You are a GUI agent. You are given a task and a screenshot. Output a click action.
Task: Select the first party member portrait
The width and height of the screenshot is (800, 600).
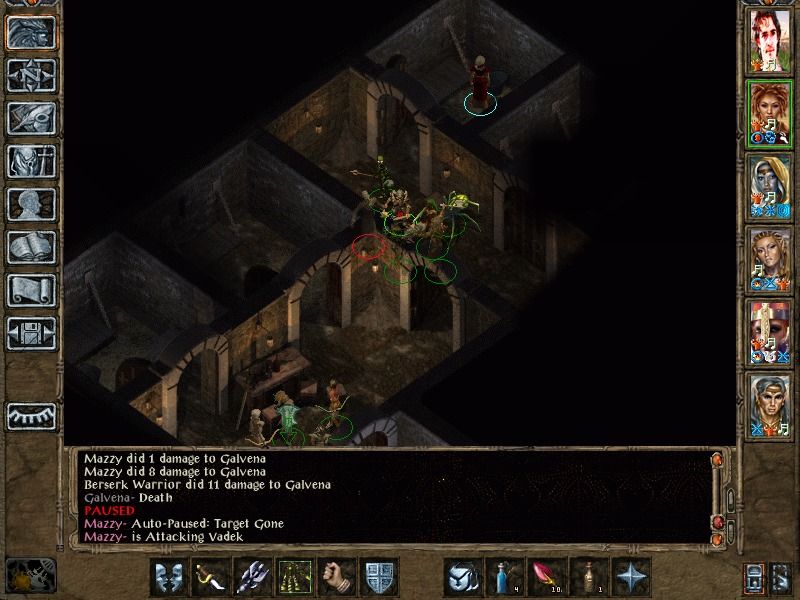[x=770, y=41]
